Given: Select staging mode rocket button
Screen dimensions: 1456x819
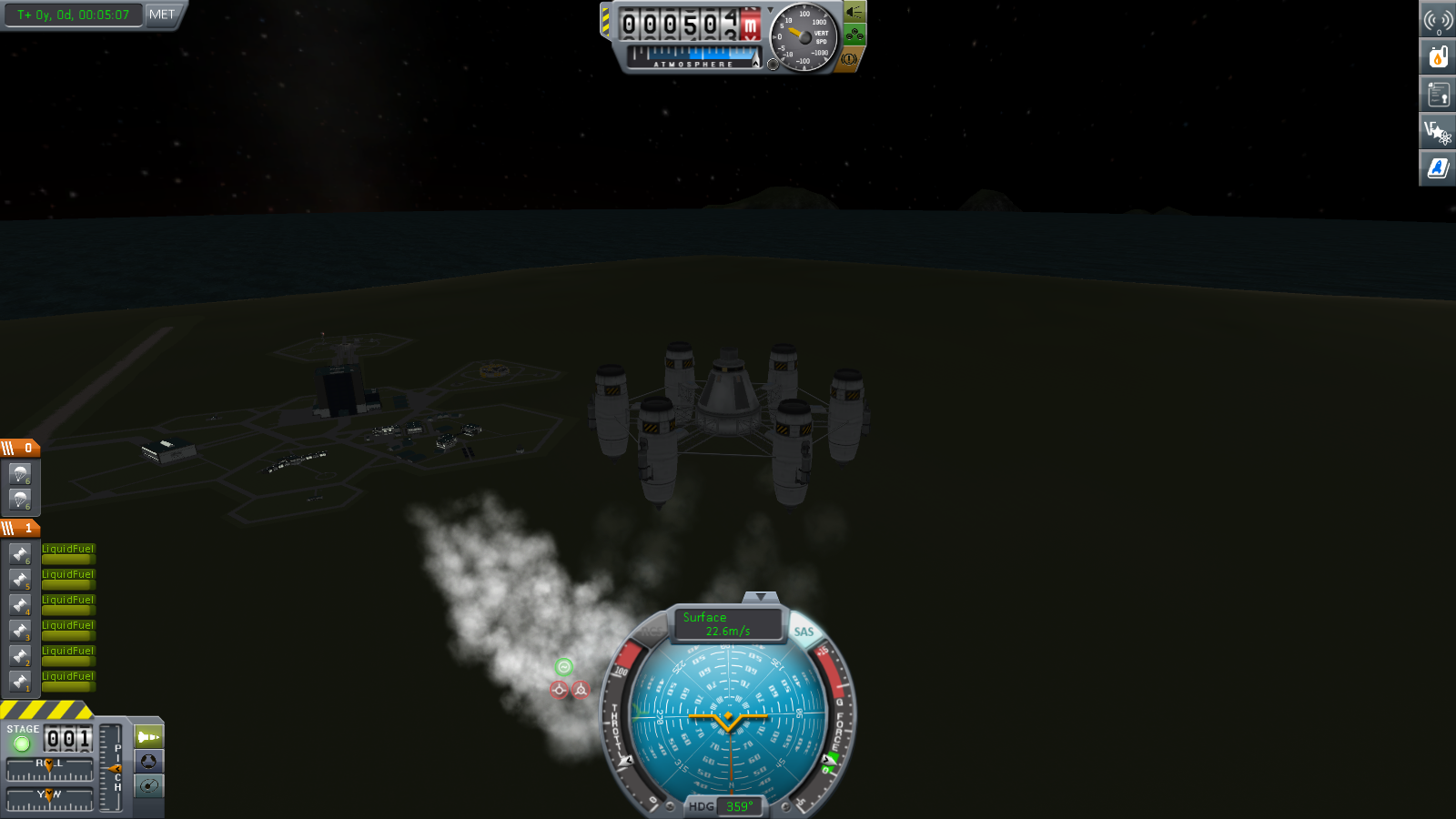Looking at the screenshot, I should click(x=148, y=736).
